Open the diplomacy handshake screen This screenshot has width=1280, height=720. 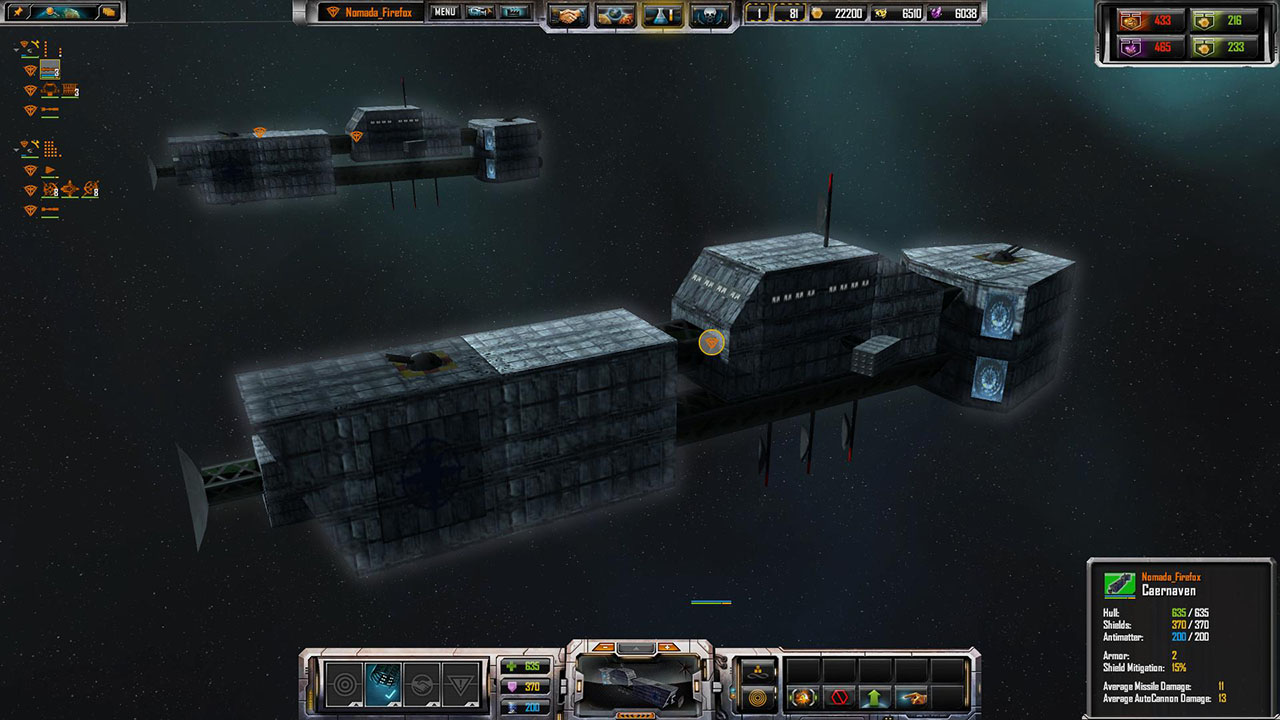tap(568, 15)
